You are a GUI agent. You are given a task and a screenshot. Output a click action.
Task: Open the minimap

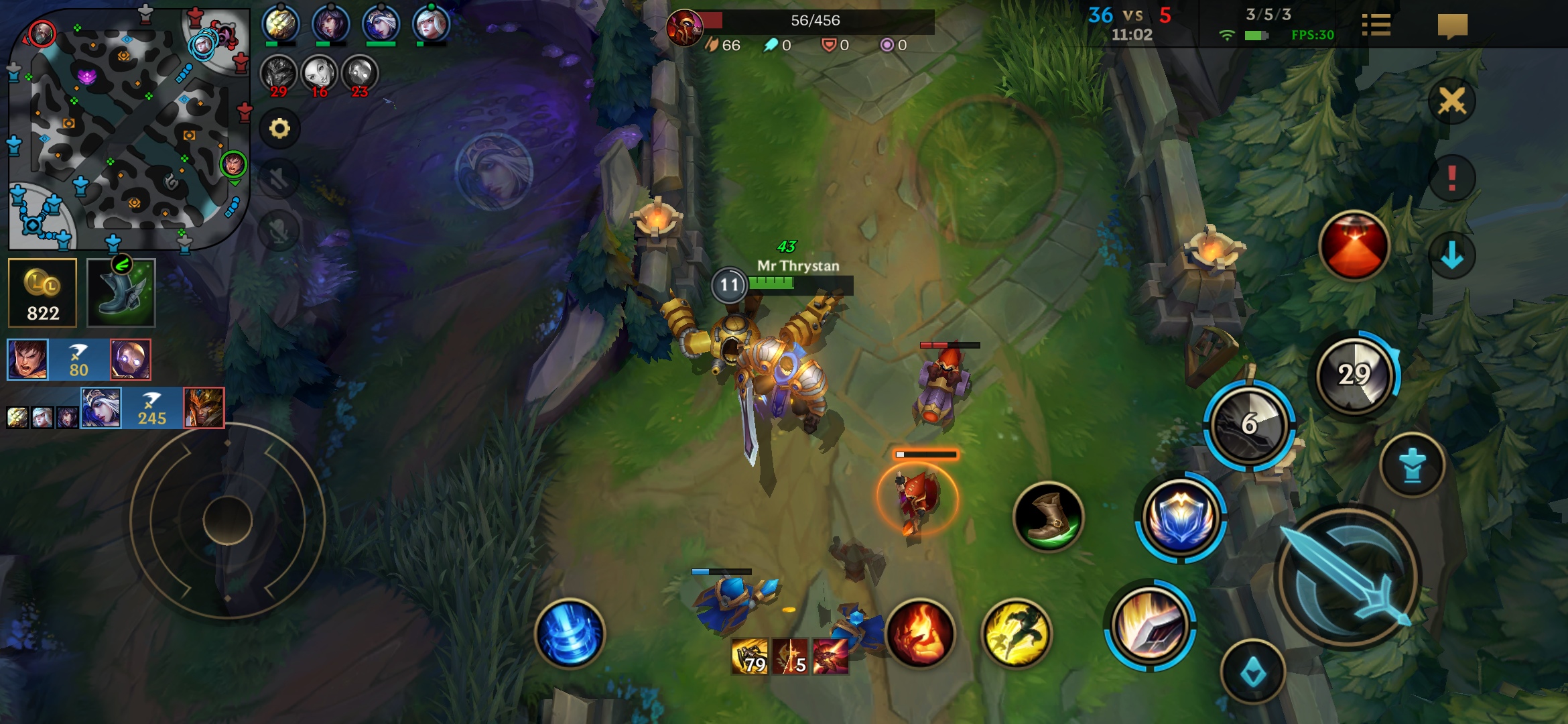point(129,127)
